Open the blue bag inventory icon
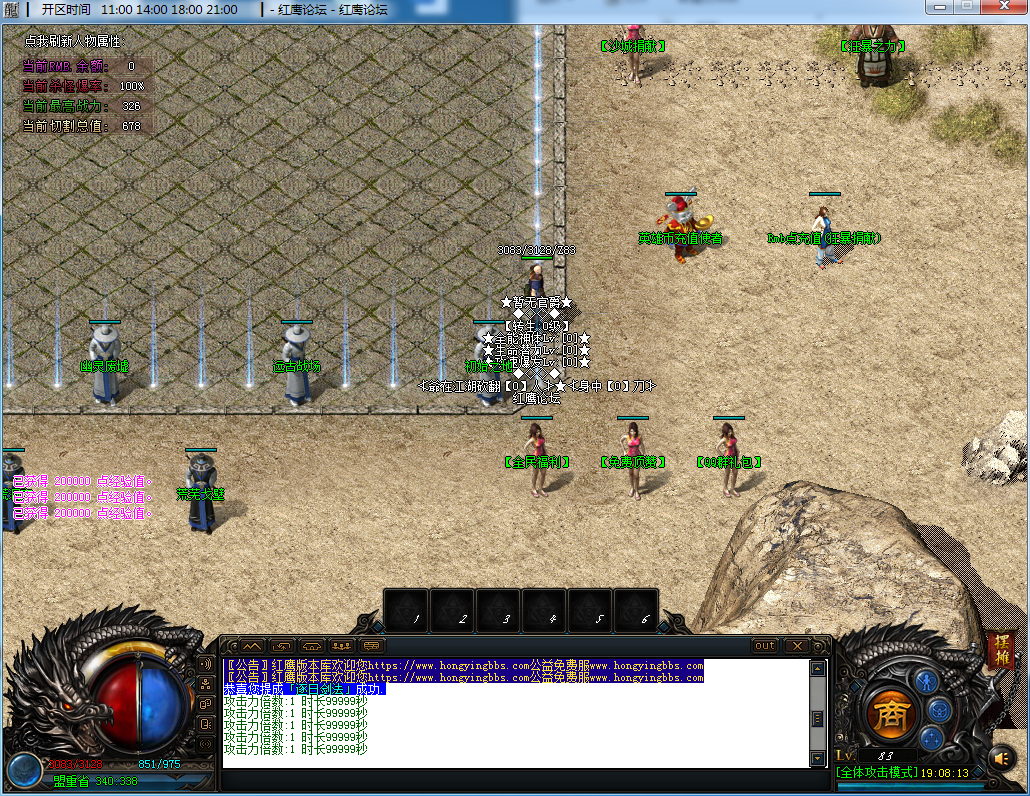This screenshot has width=1030, height=796. point(940,710)
